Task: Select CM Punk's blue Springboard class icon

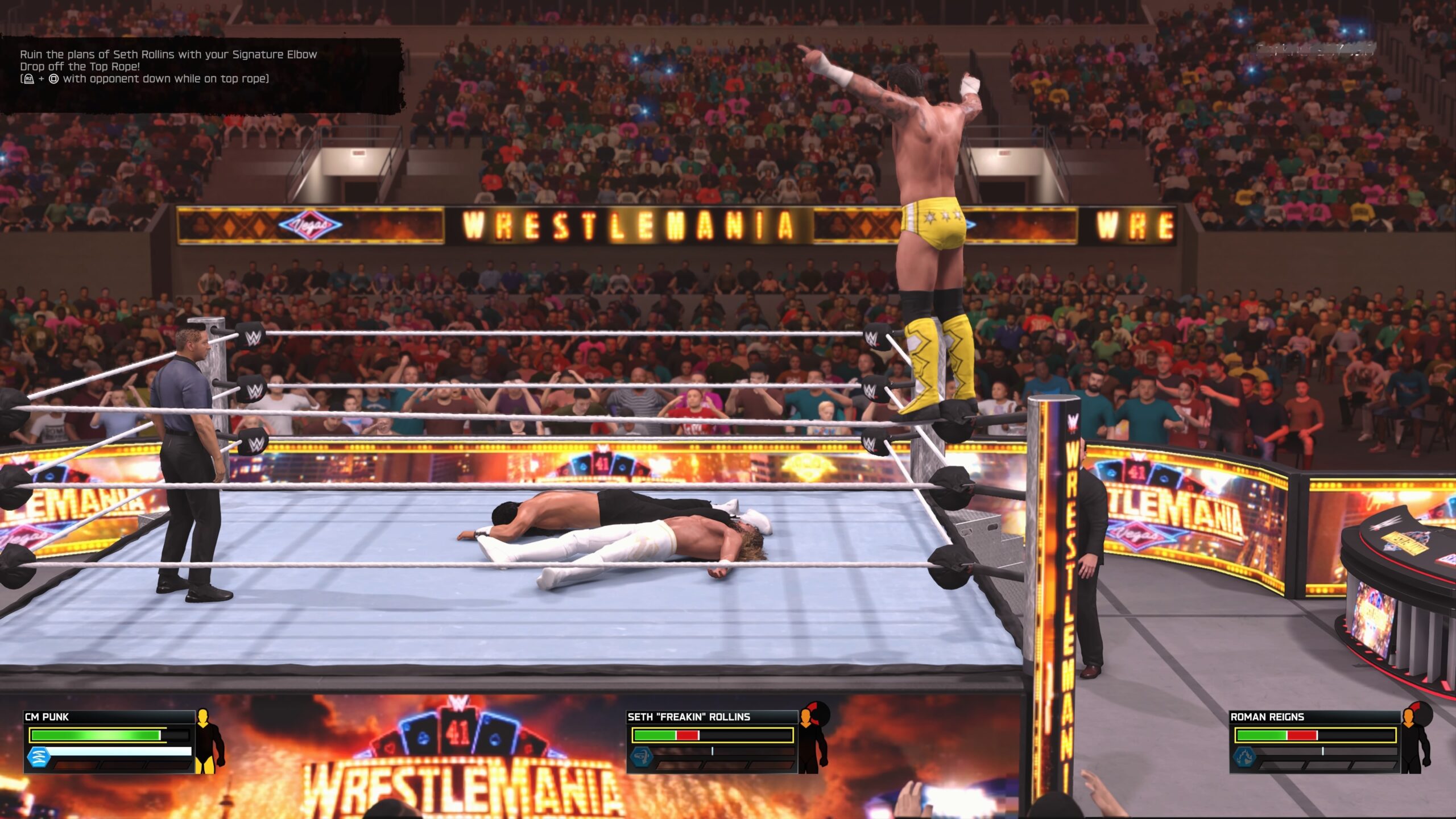Action: click(38, 757)
